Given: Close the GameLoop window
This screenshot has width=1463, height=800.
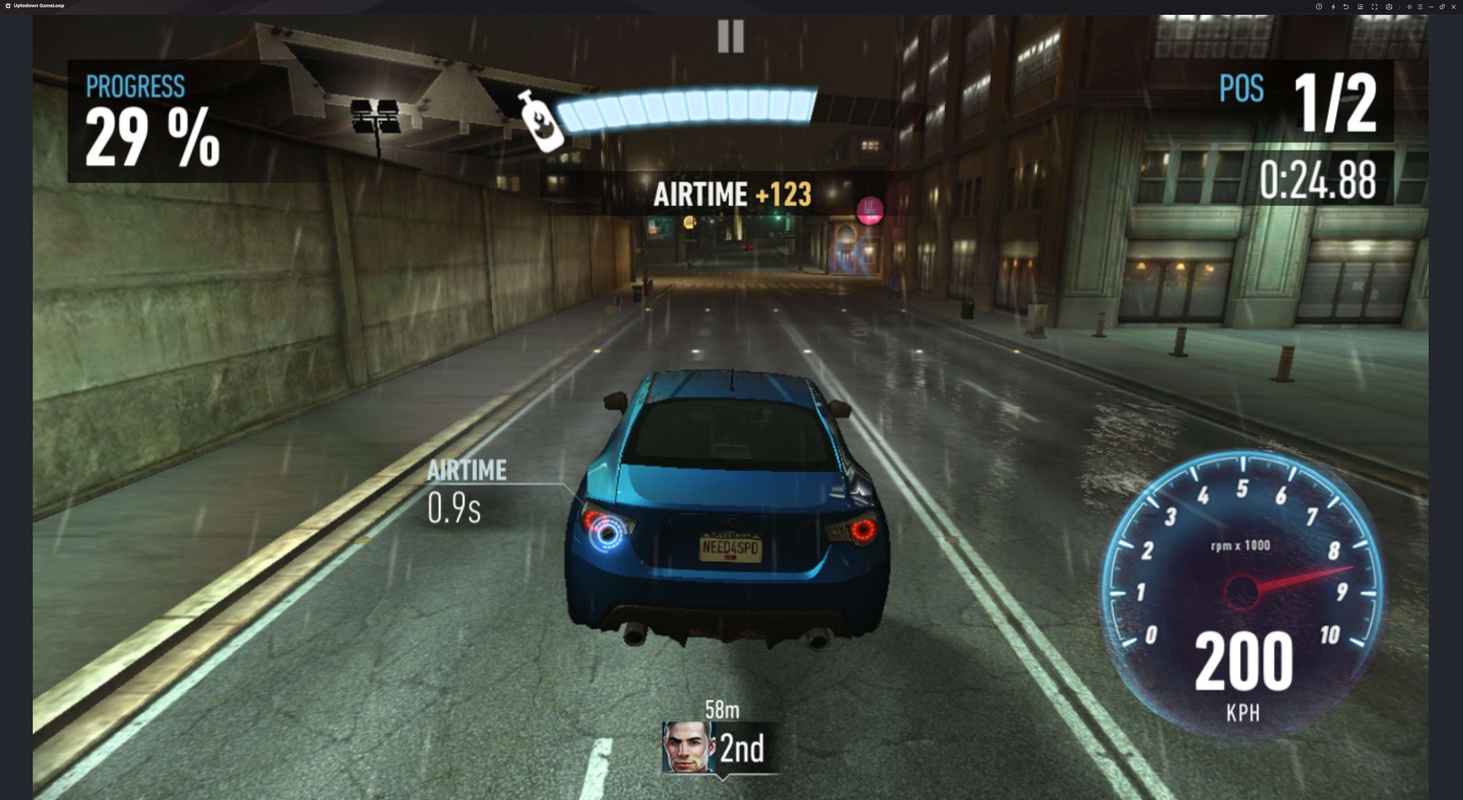Looking at the screenshot, I should coord(1453,7).
